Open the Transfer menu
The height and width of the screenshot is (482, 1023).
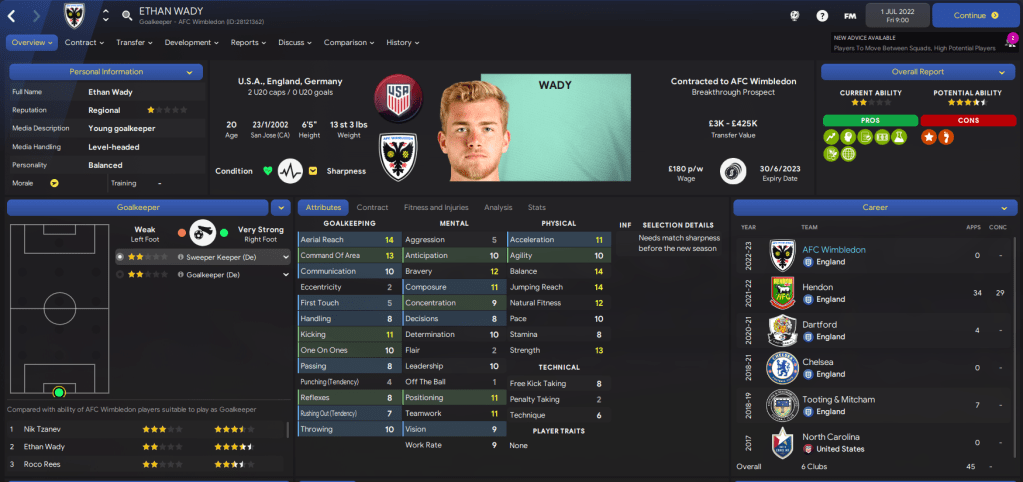[135, 43]
